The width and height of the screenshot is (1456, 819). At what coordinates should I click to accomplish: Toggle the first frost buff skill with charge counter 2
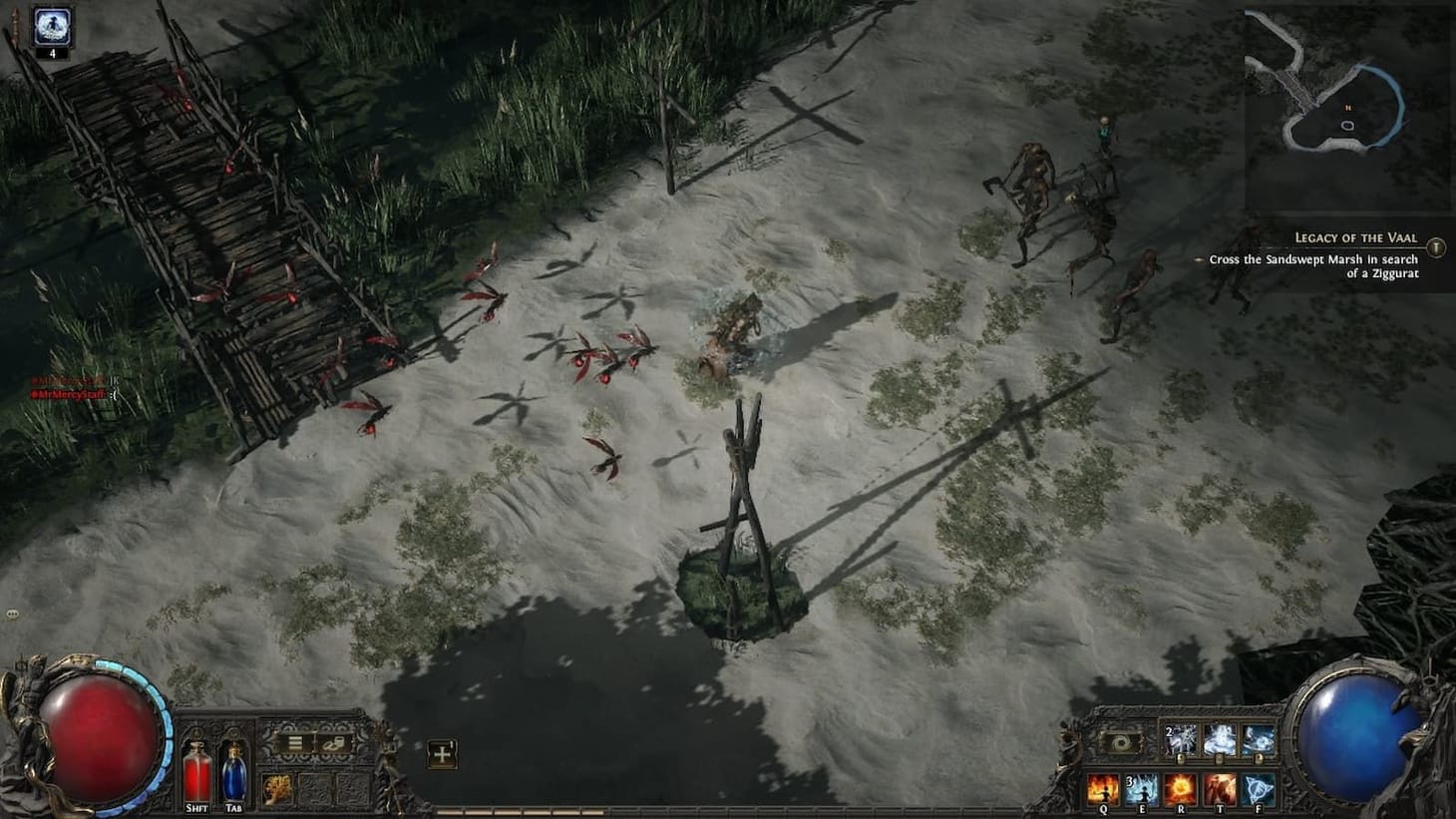(x=1181, y=740)
